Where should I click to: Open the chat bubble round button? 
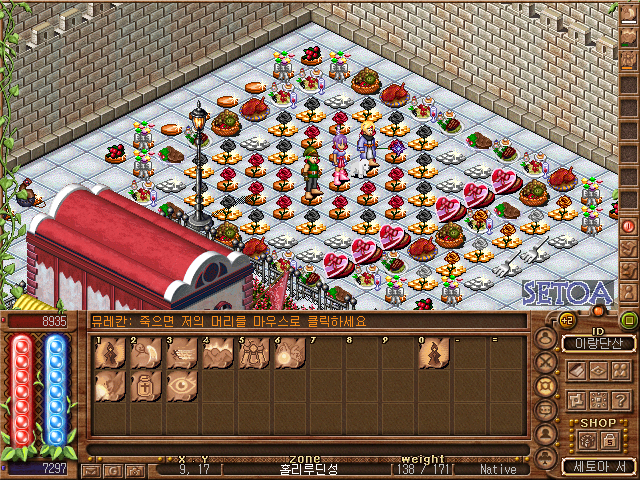coord(546,410)
